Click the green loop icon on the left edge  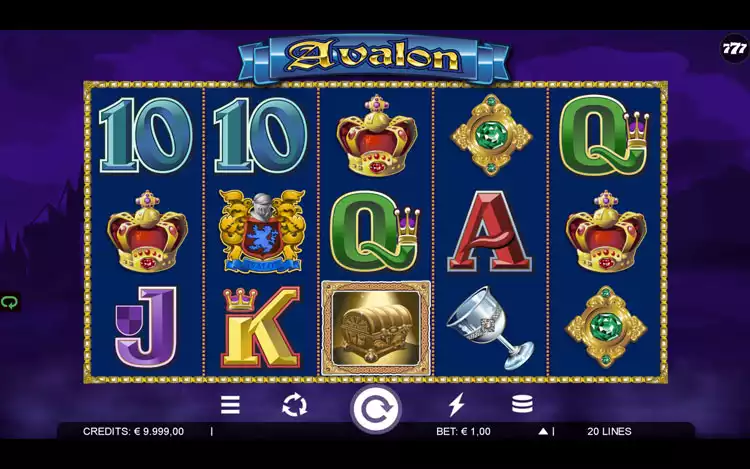(10, 302)
